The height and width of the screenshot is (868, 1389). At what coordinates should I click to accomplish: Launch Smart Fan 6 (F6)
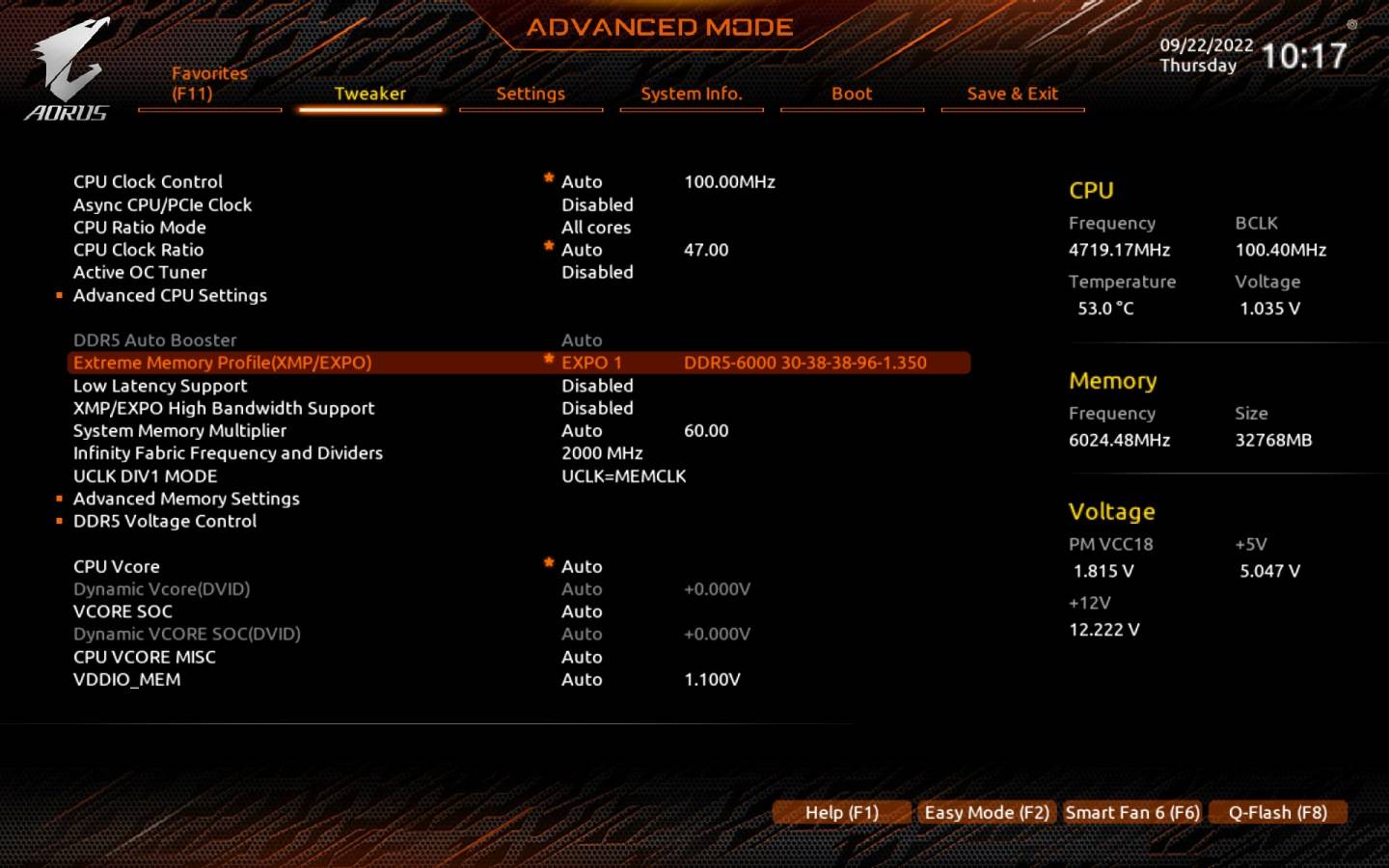(1132, 813)
